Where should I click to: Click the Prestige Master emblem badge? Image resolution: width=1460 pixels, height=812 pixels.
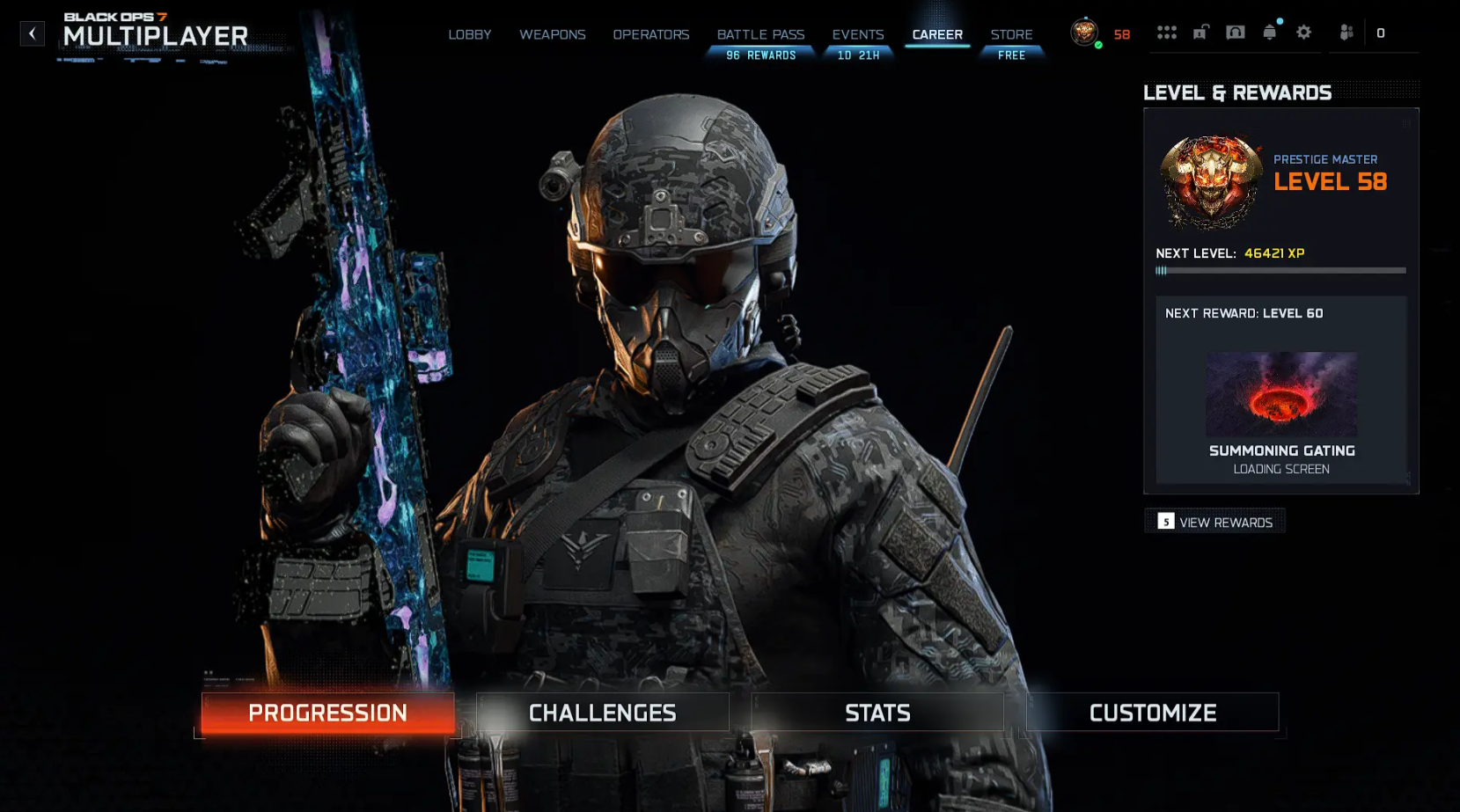click(x=1212, y=181)
